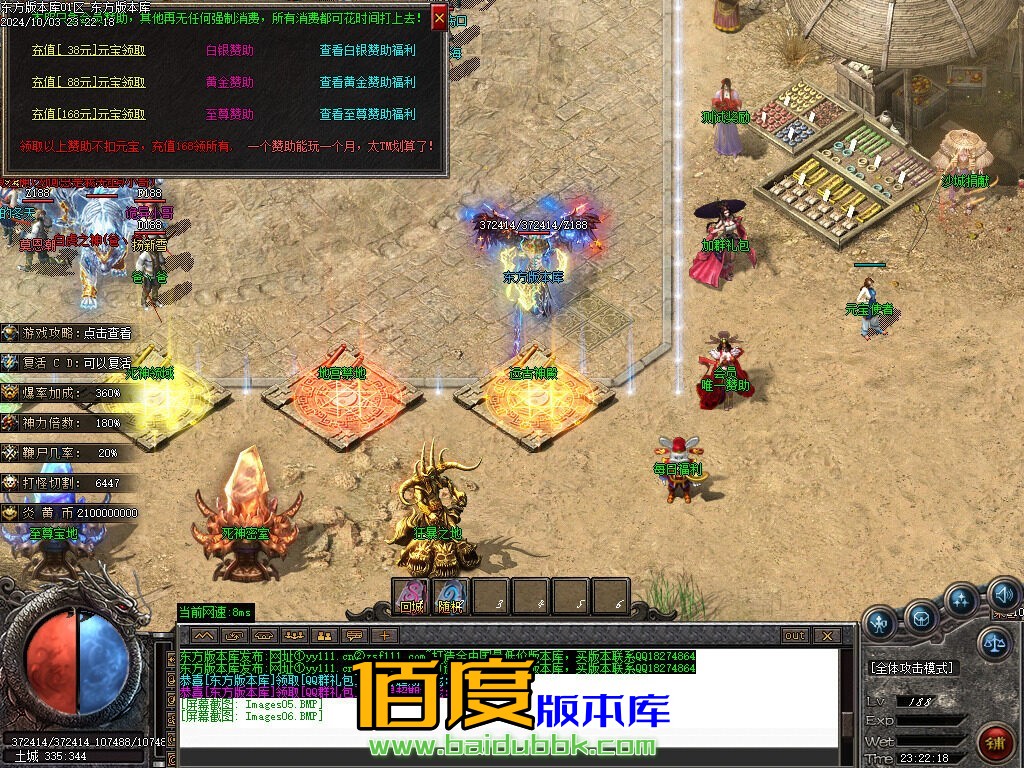Open the trade scales icon button
The image size is (1024, 768).
993,641
